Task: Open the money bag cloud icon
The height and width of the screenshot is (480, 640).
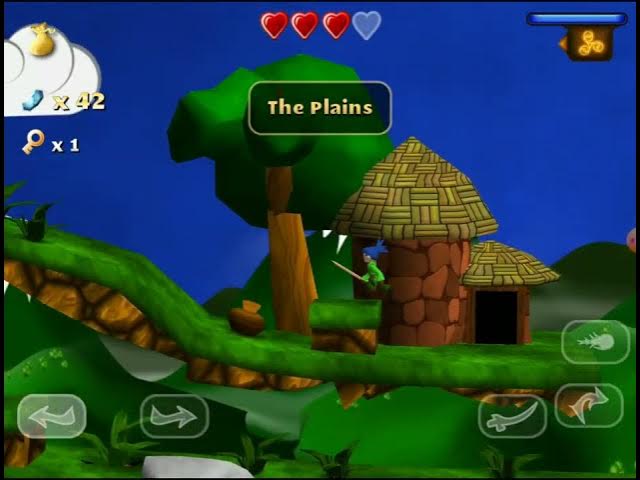Action: click(x=42, y=42)
